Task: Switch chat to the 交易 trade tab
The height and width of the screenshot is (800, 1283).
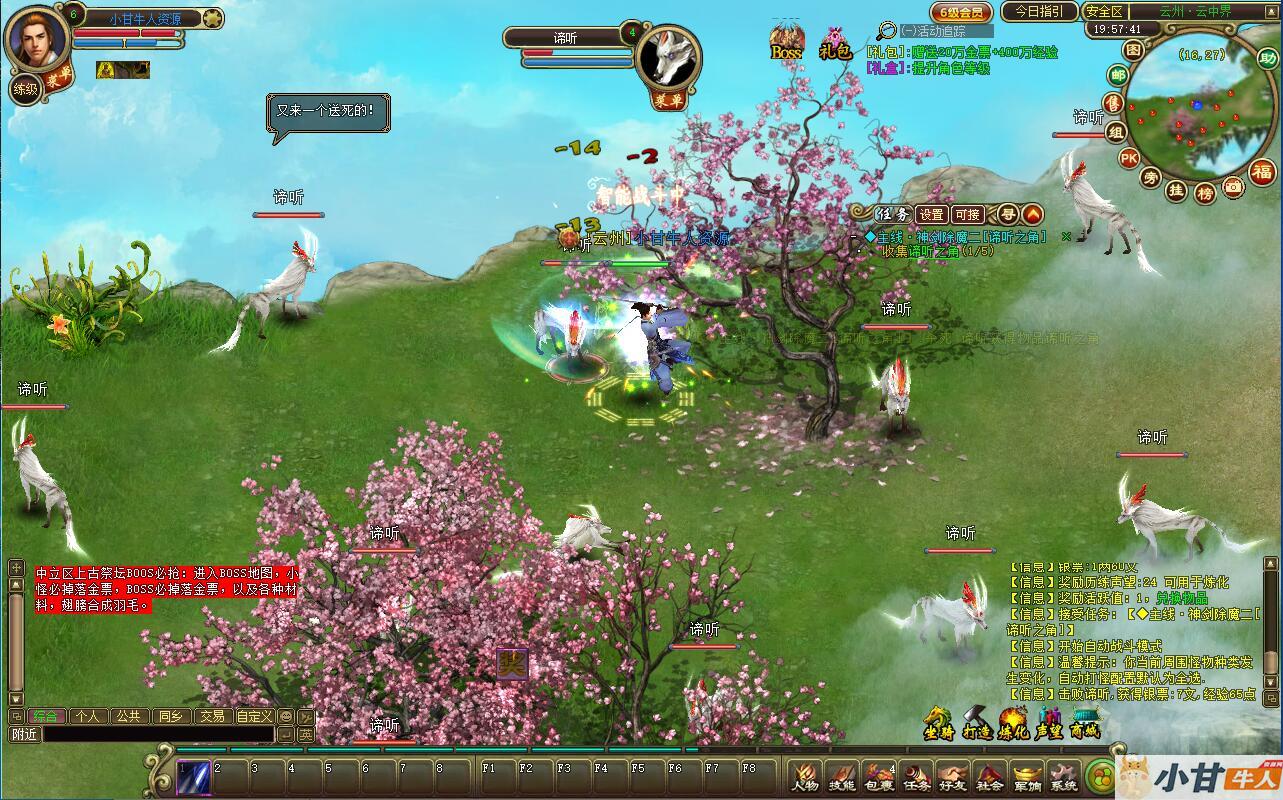Action: point(210,716)
